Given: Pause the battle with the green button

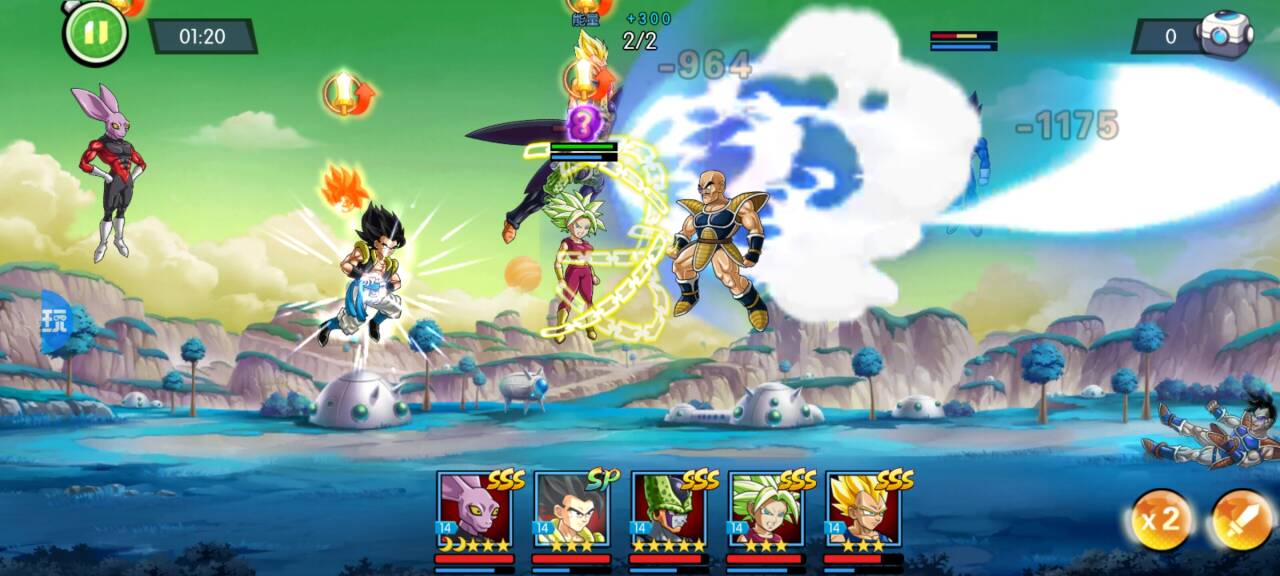Looking at the screenshot, I should 95,33.
